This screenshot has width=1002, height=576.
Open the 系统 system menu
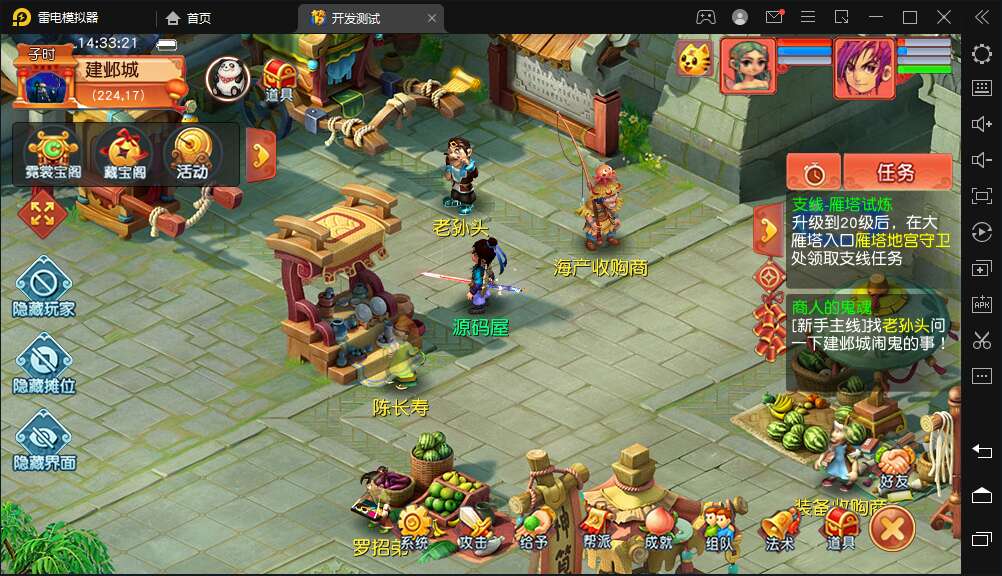click(414, 527)
